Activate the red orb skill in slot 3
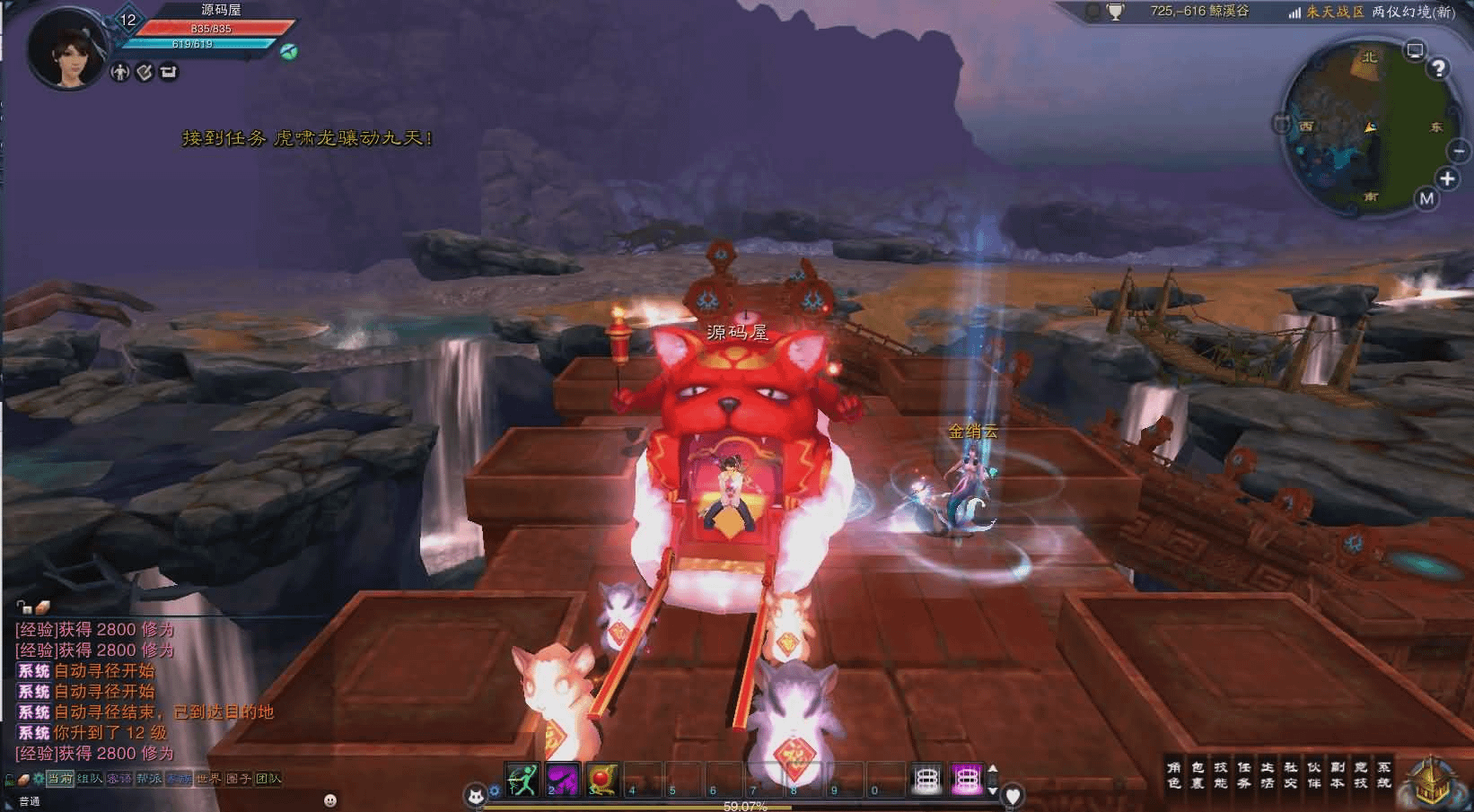Image resolution: width=1474 pixels, height=812 pixels. pos(603,780)
